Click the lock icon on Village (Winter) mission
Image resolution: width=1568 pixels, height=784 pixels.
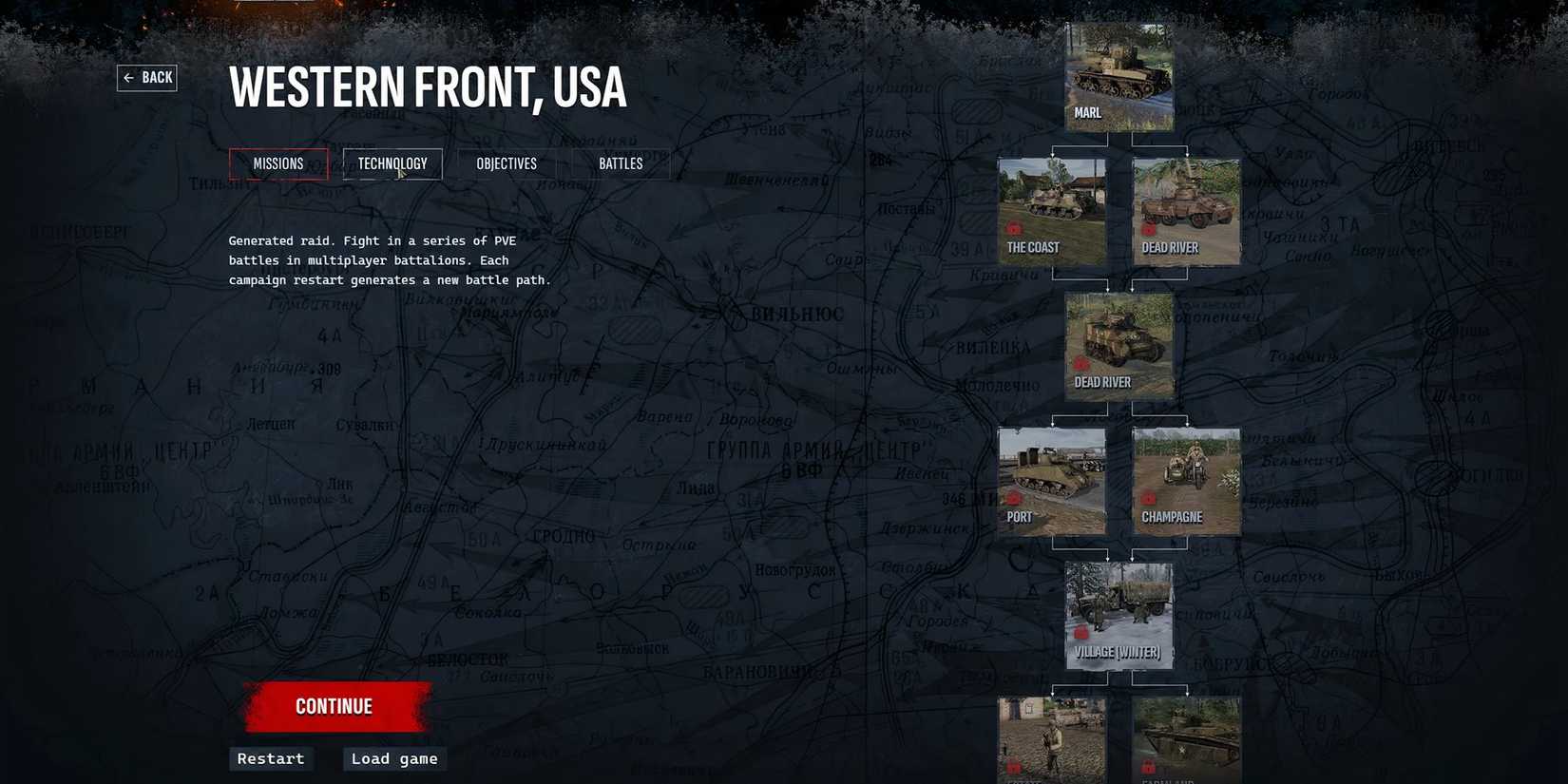(x=1081, y=633)
